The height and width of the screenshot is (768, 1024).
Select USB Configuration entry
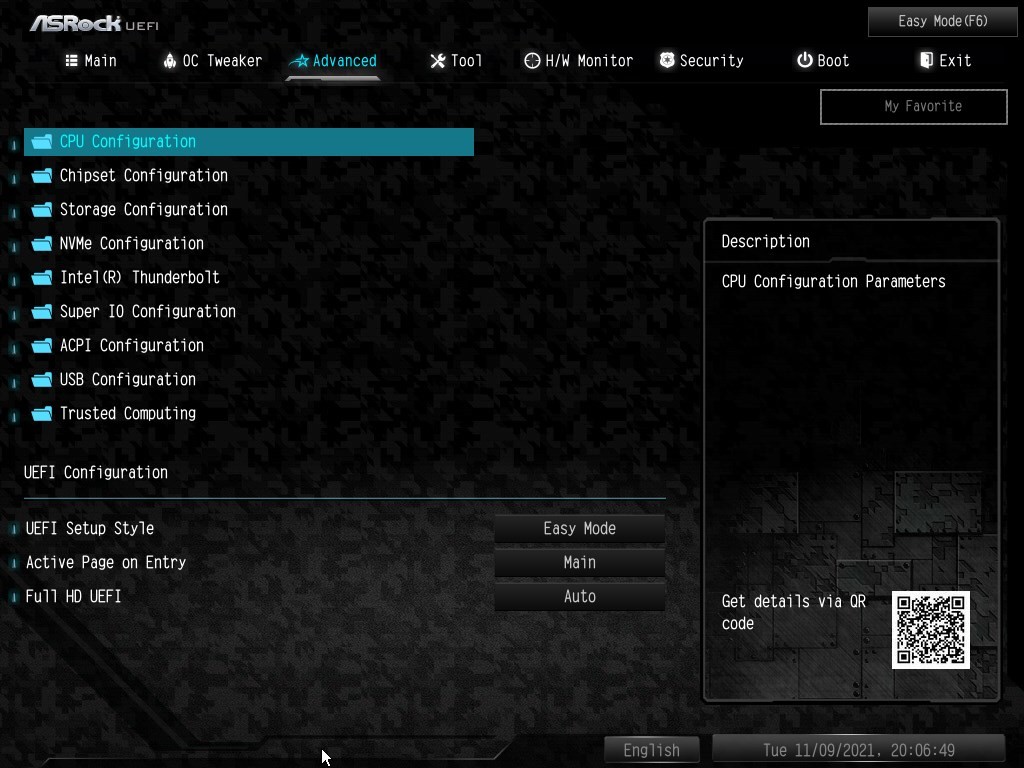(x=127, y=380)
